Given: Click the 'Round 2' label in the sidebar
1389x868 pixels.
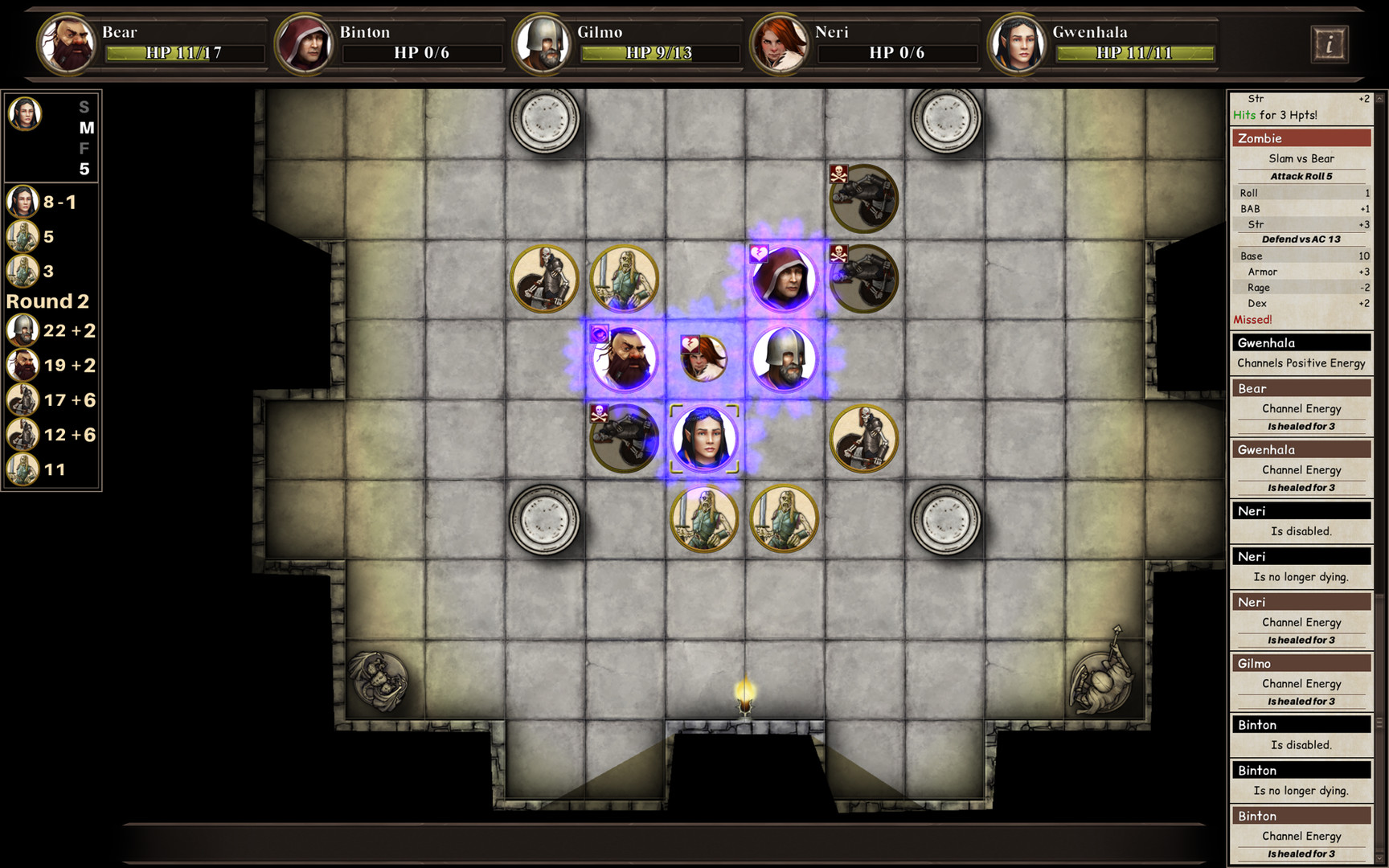Looking at the screenshot, I should (x=48, y=301).
